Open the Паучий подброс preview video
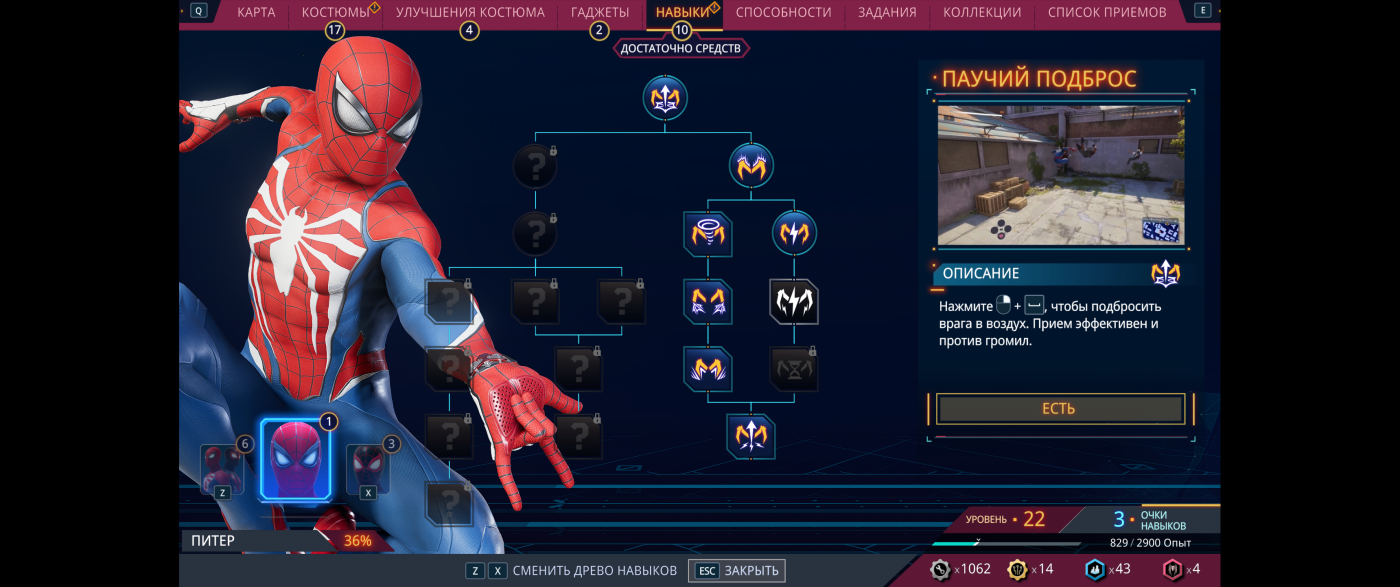Image resolution: width=1400 pixels, height=587 pixels. click(1060, 175)
